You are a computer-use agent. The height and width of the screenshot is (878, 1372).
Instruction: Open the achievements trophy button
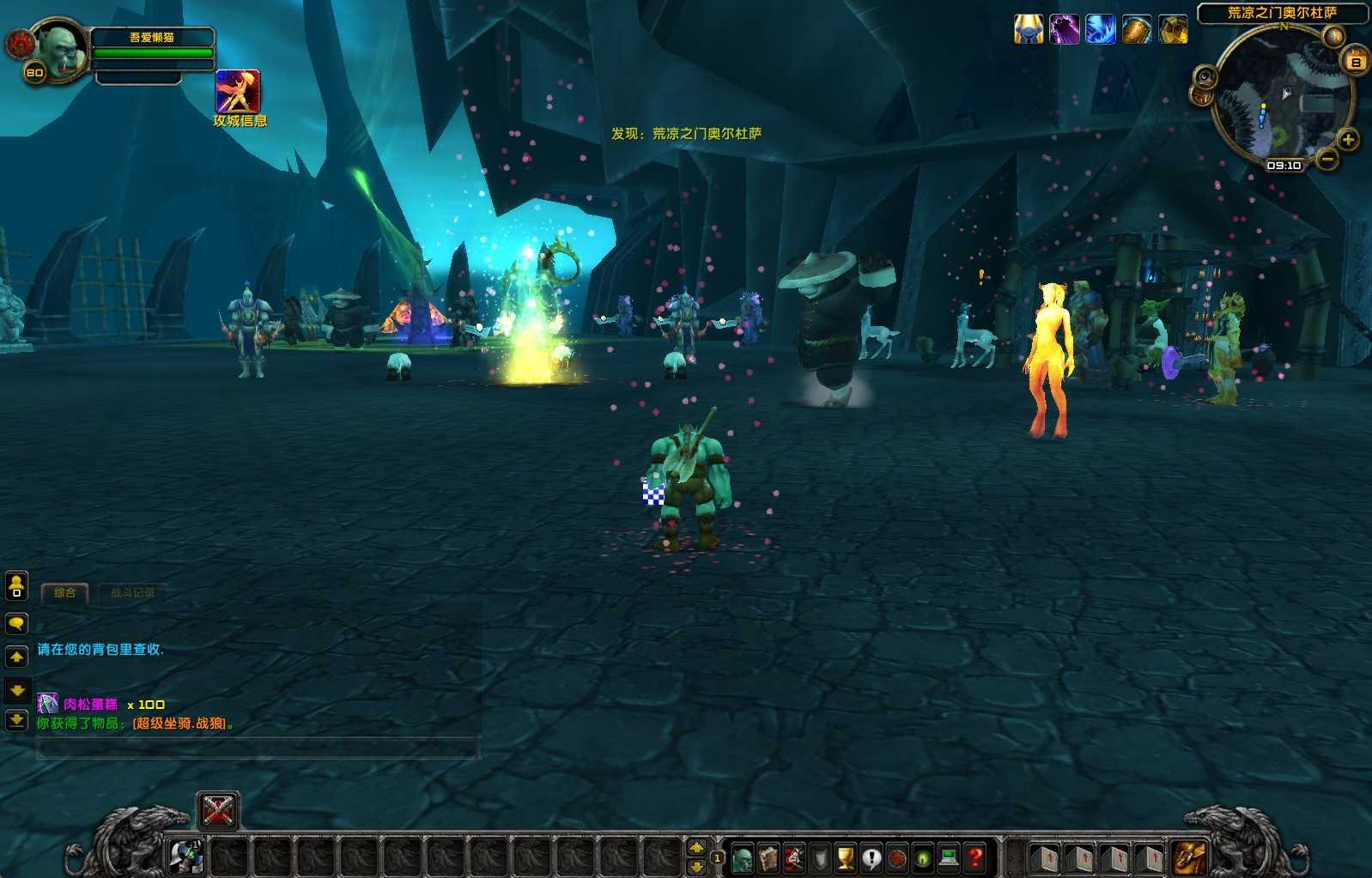[x=846, y=857]
